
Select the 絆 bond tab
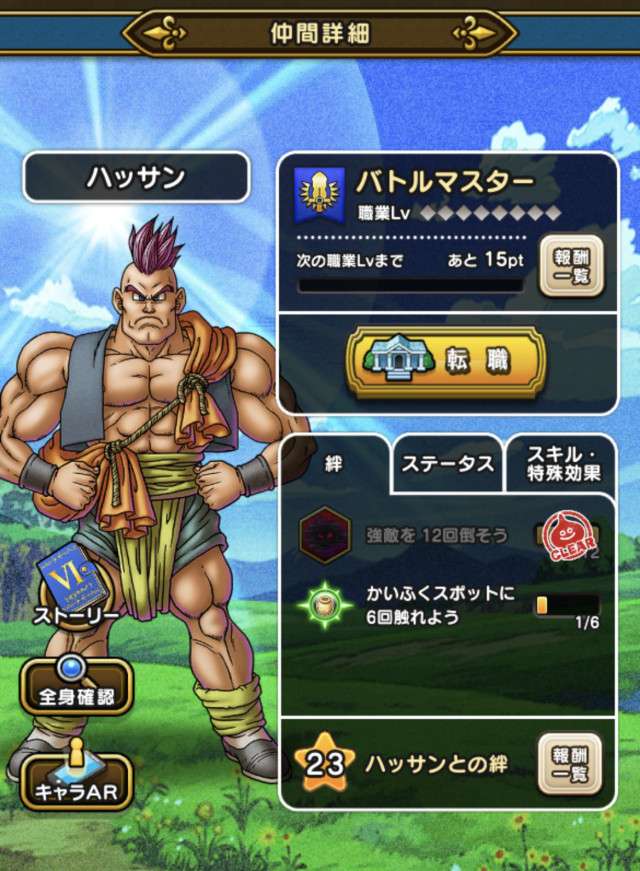point(334,465)
